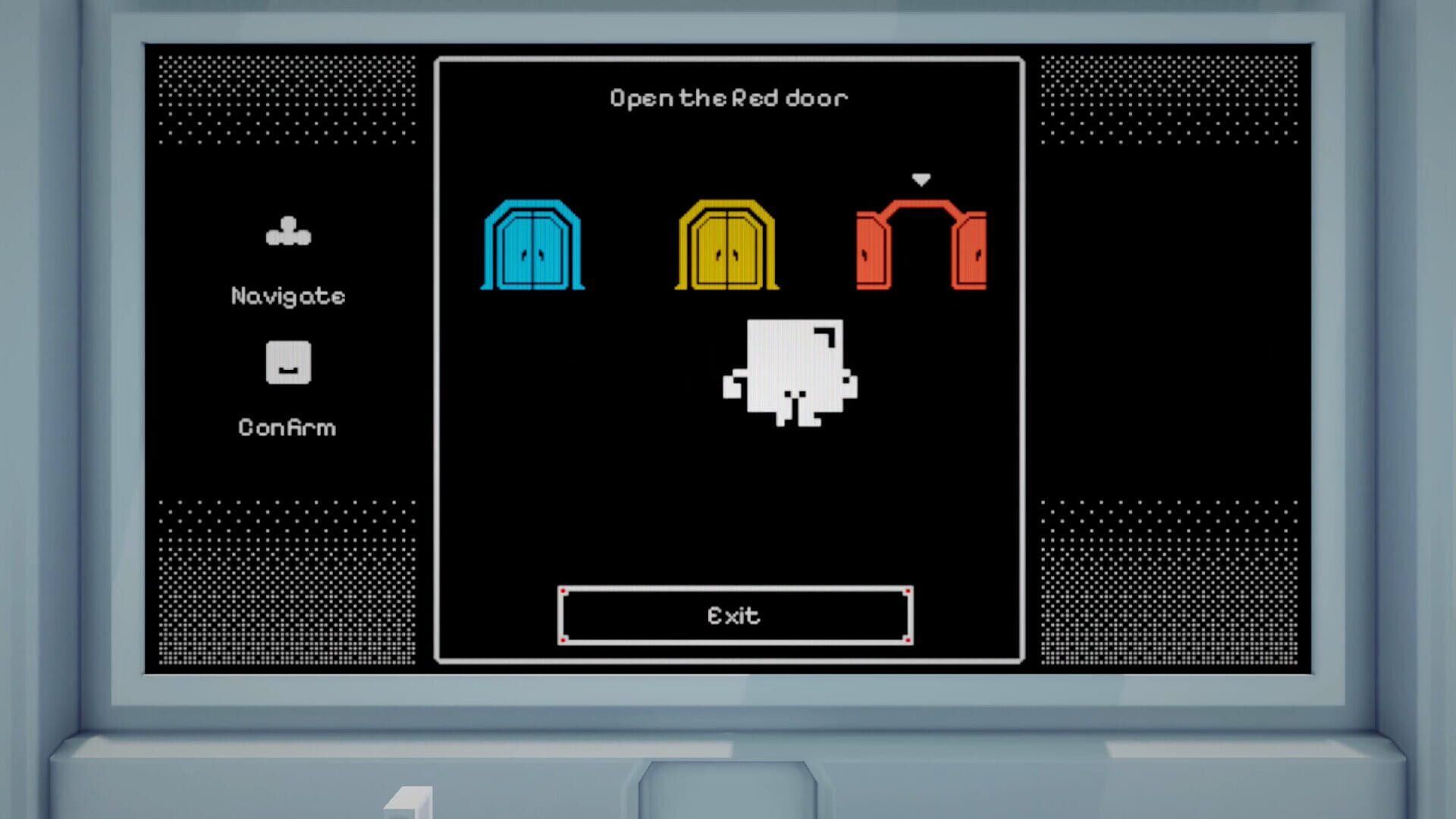Click the Open the Red door title
The width and height of the screenshot is (1456, 819).
point(728,97)
